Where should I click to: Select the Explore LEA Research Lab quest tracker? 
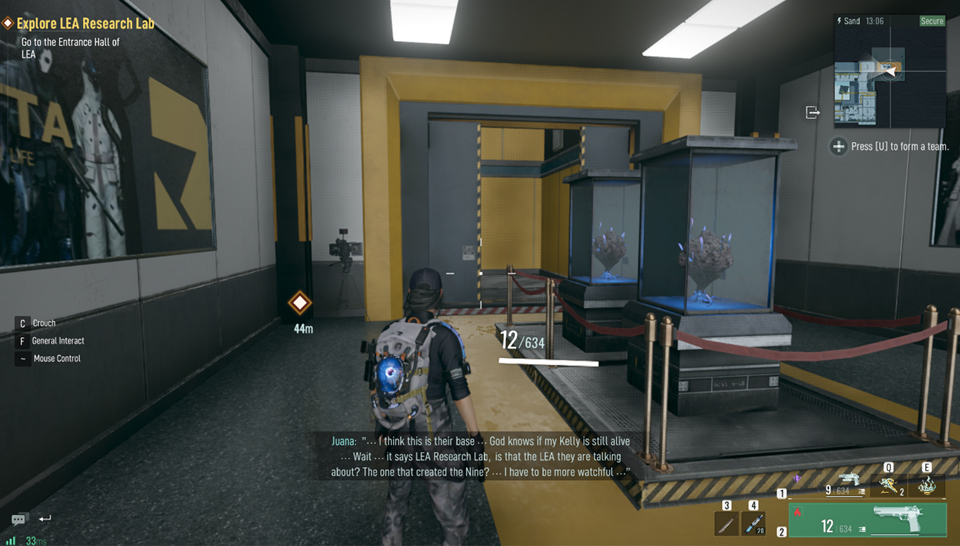pos(85,23)
